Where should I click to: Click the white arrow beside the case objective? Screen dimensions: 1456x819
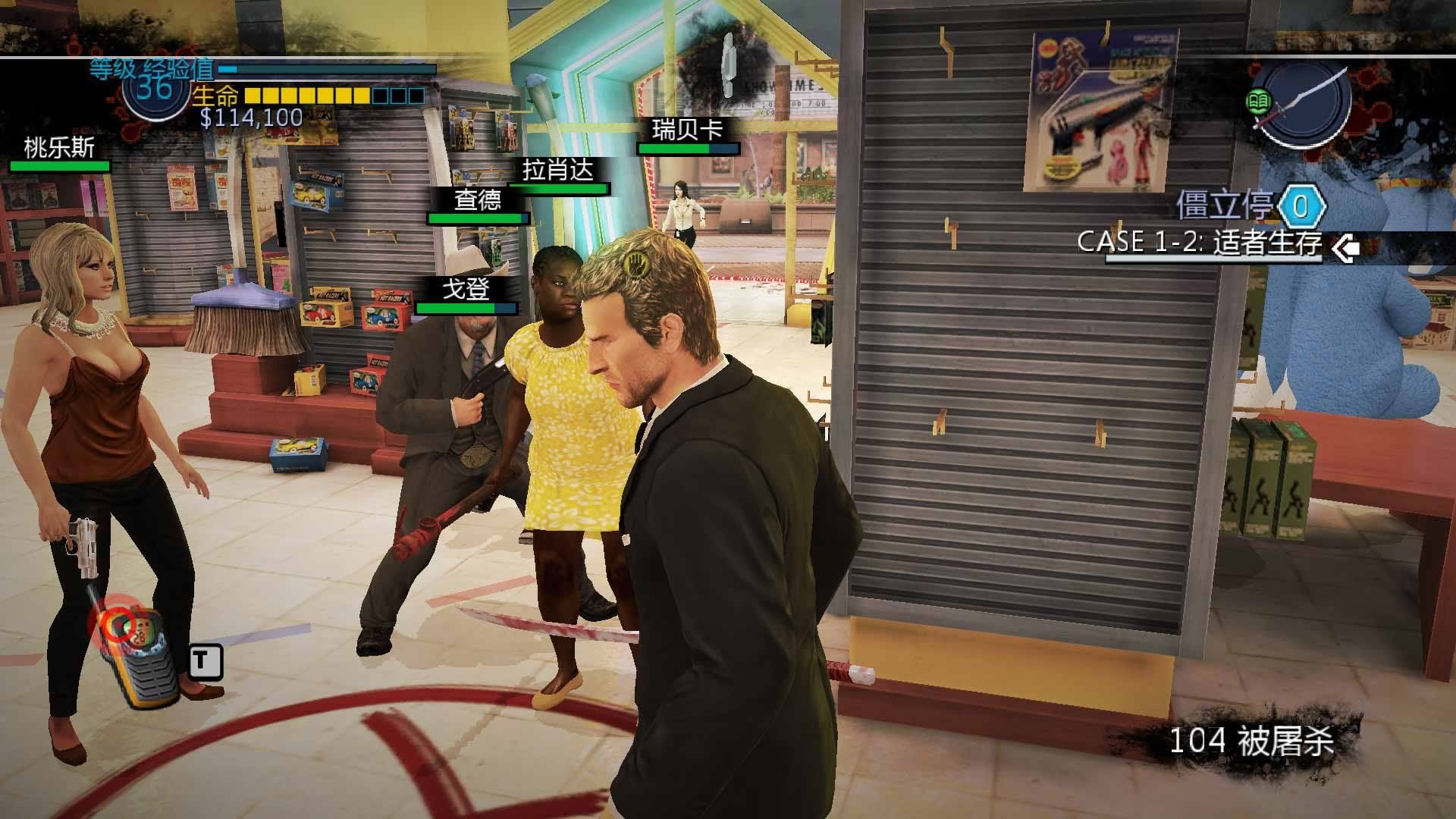click(x=1345, y=248)
